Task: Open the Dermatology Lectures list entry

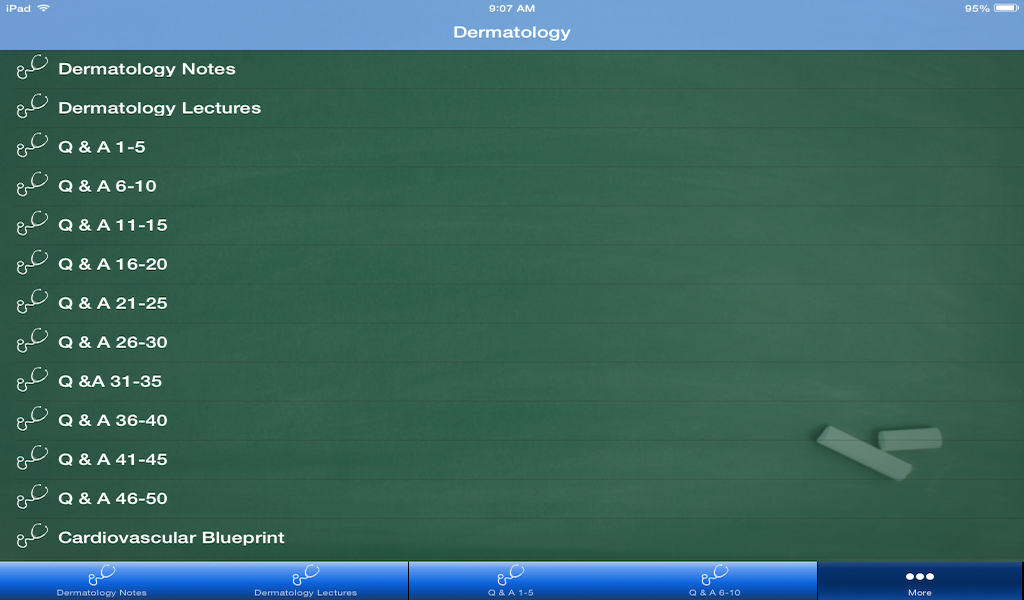Action: 160,108
